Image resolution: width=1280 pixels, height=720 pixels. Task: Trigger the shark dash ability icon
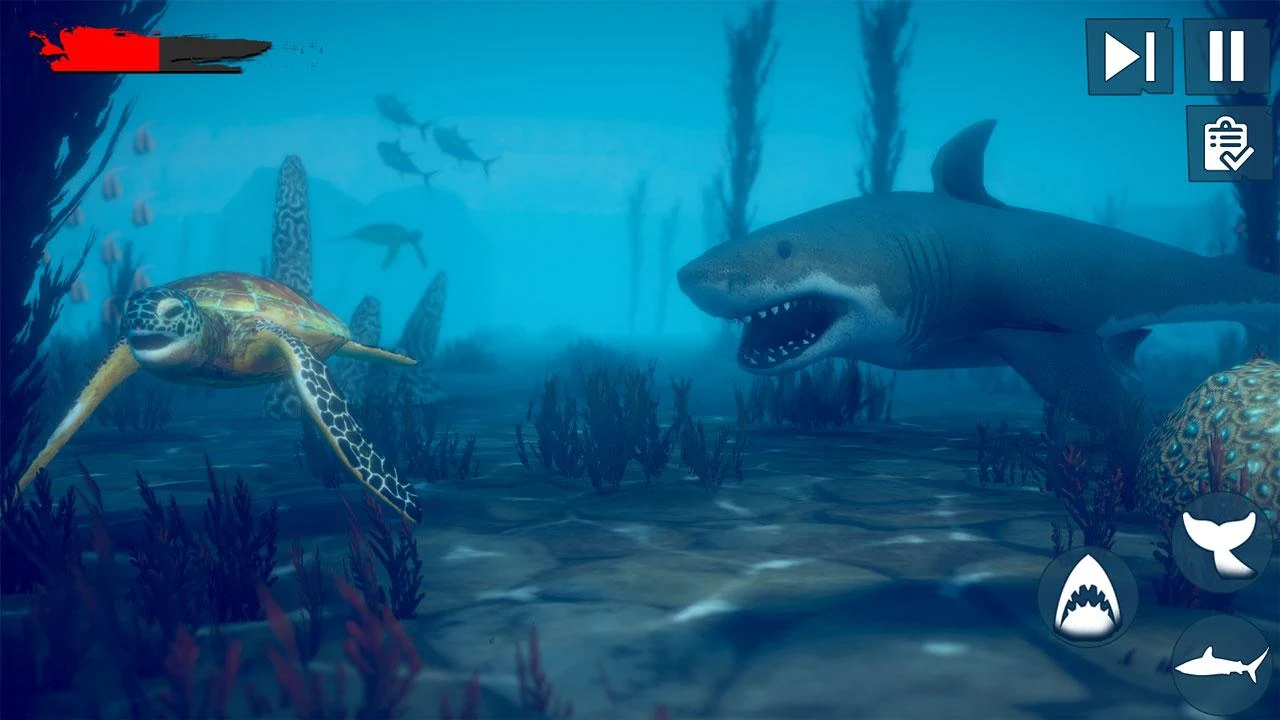pos(1222,664)
